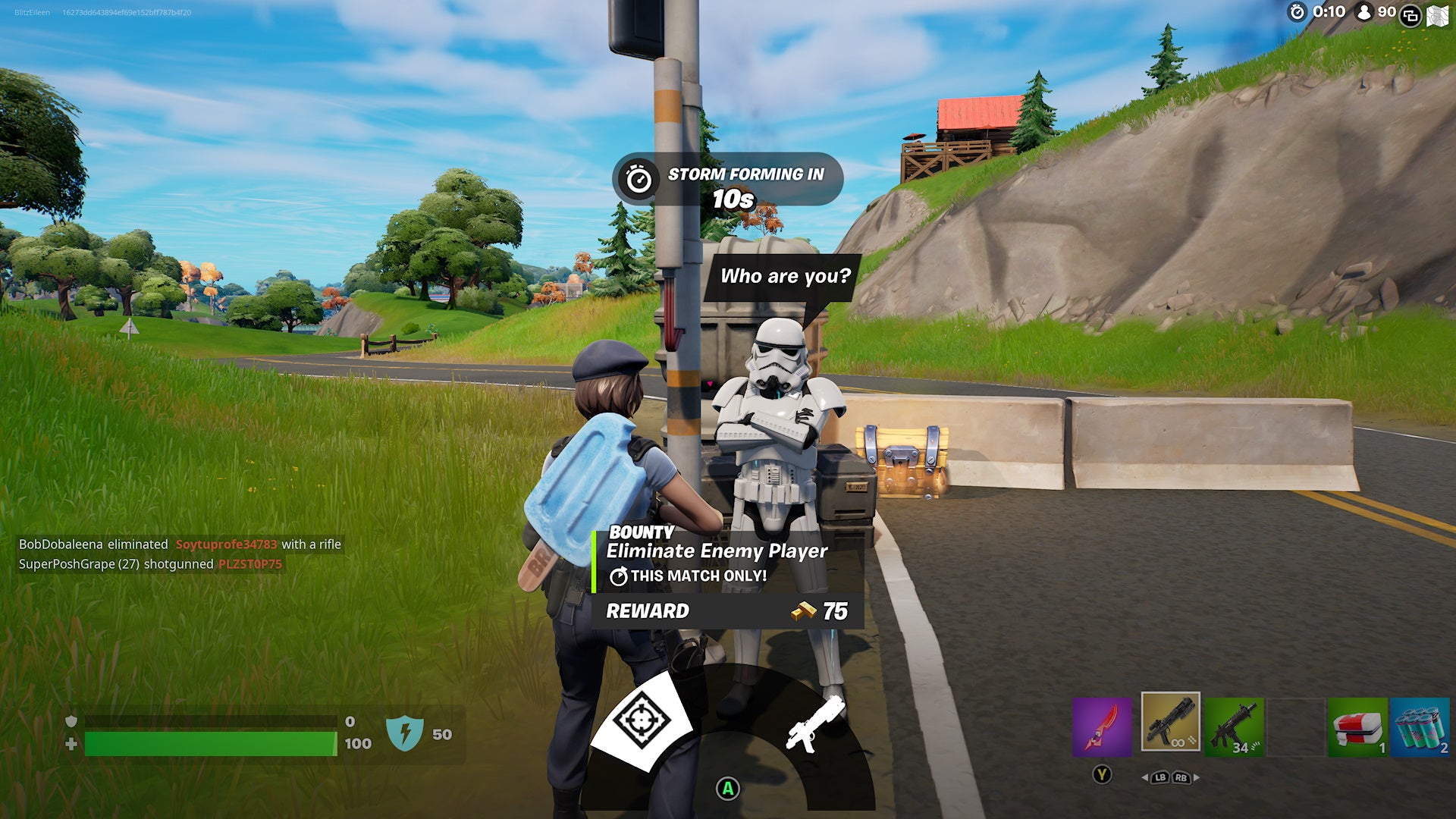
Task: Click the right arrow beside the RB prompt
Action: pos(1196,778)
